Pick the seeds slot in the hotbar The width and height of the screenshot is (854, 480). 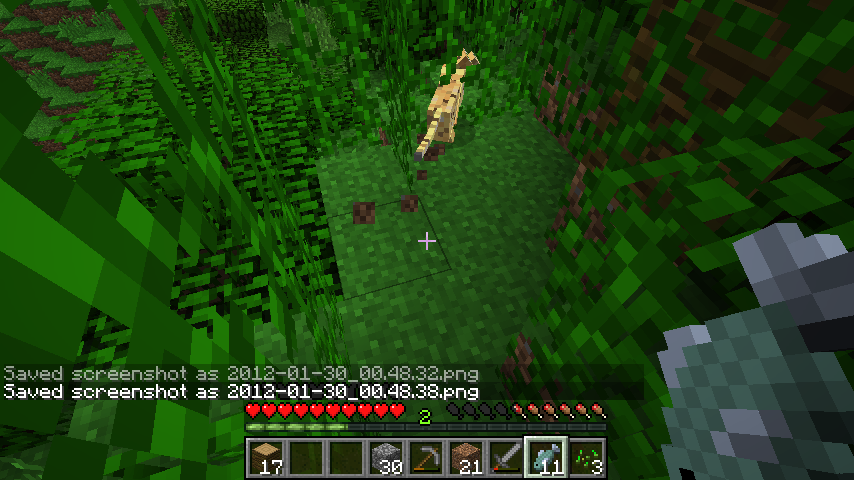pyautogui.click(x=586, y=457)
